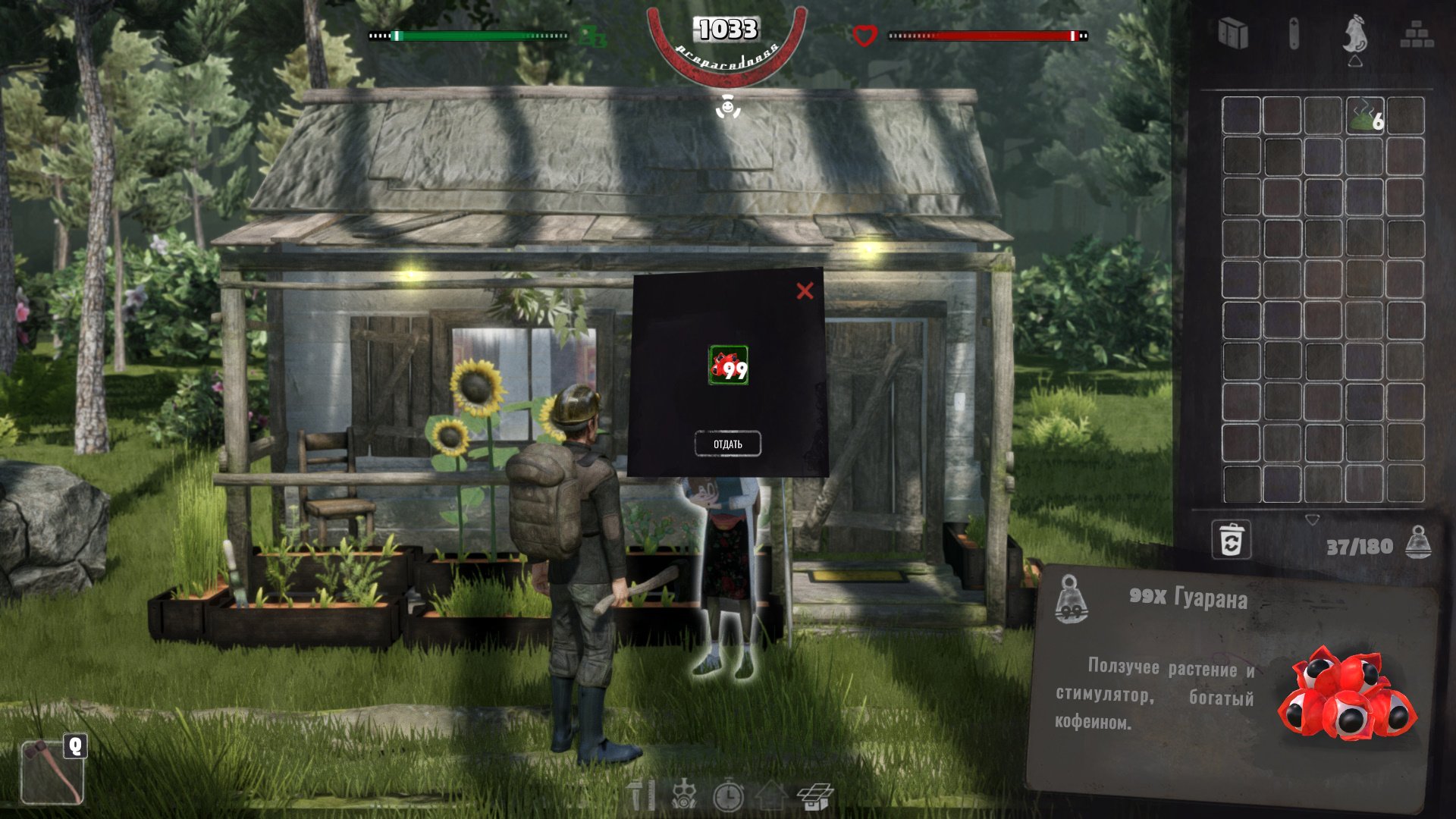Image resolution: width=1456 pixels, height=819 pixels.
Task: Show next inventory page with down arrow
Action: point(1312,520)
